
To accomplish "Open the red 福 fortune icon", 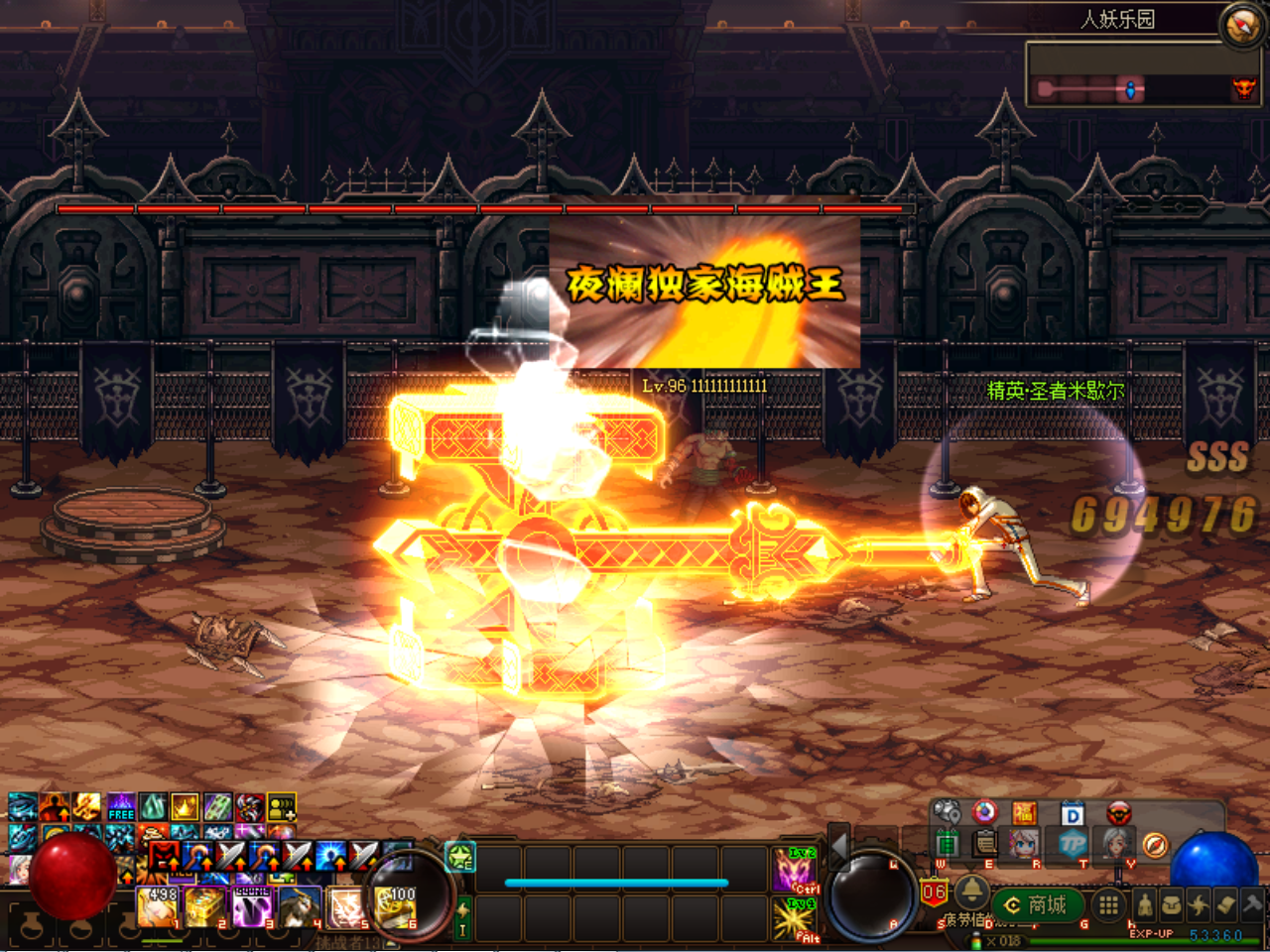I will 1024,814.
